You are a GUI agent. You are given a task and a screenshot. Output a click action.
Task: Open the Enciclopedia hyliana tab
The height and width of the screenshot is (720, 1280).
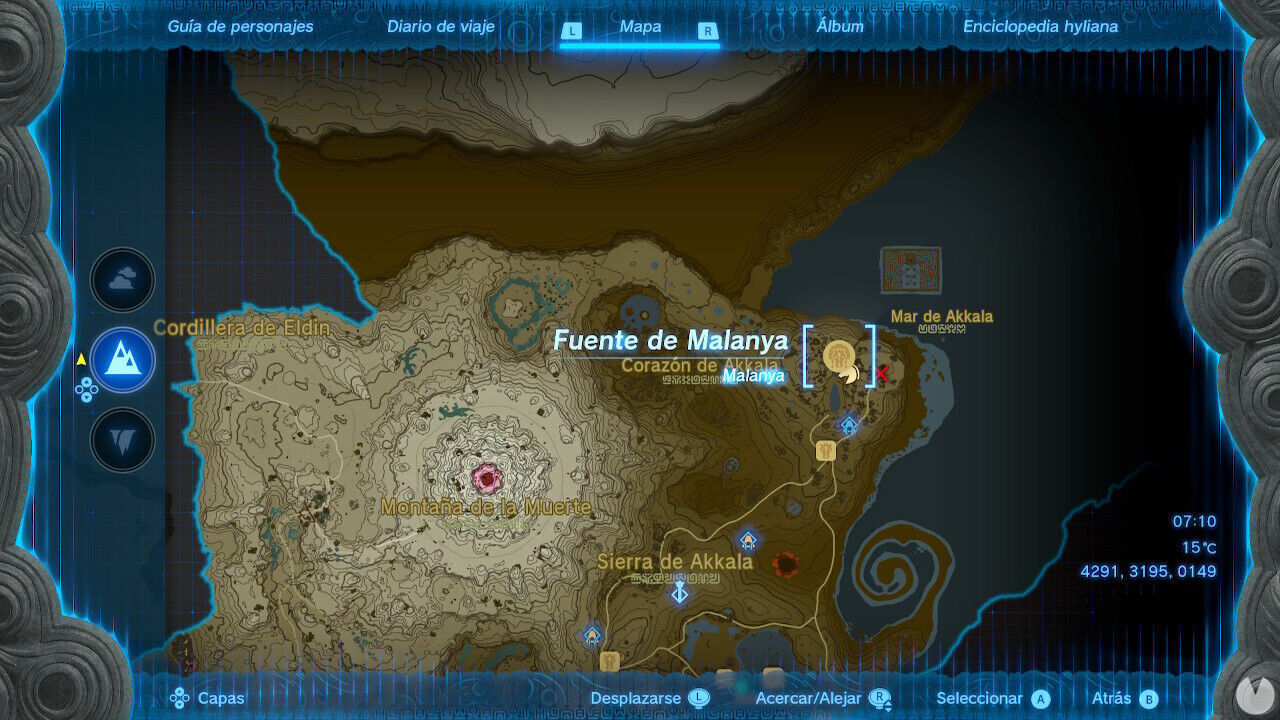tap(1040, 27)
